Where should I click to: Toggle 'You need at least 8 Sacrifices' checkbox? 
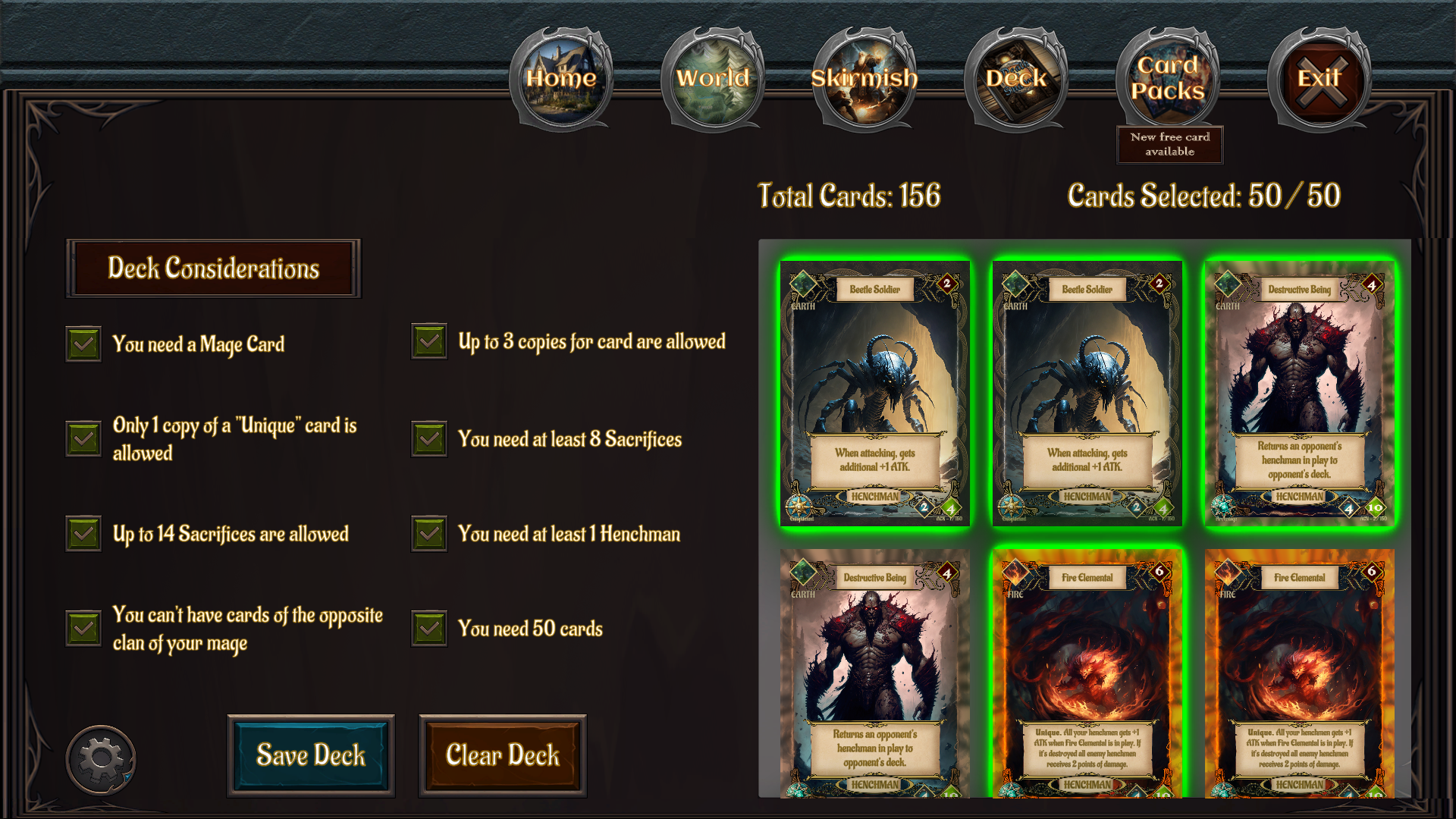[428, 438]
